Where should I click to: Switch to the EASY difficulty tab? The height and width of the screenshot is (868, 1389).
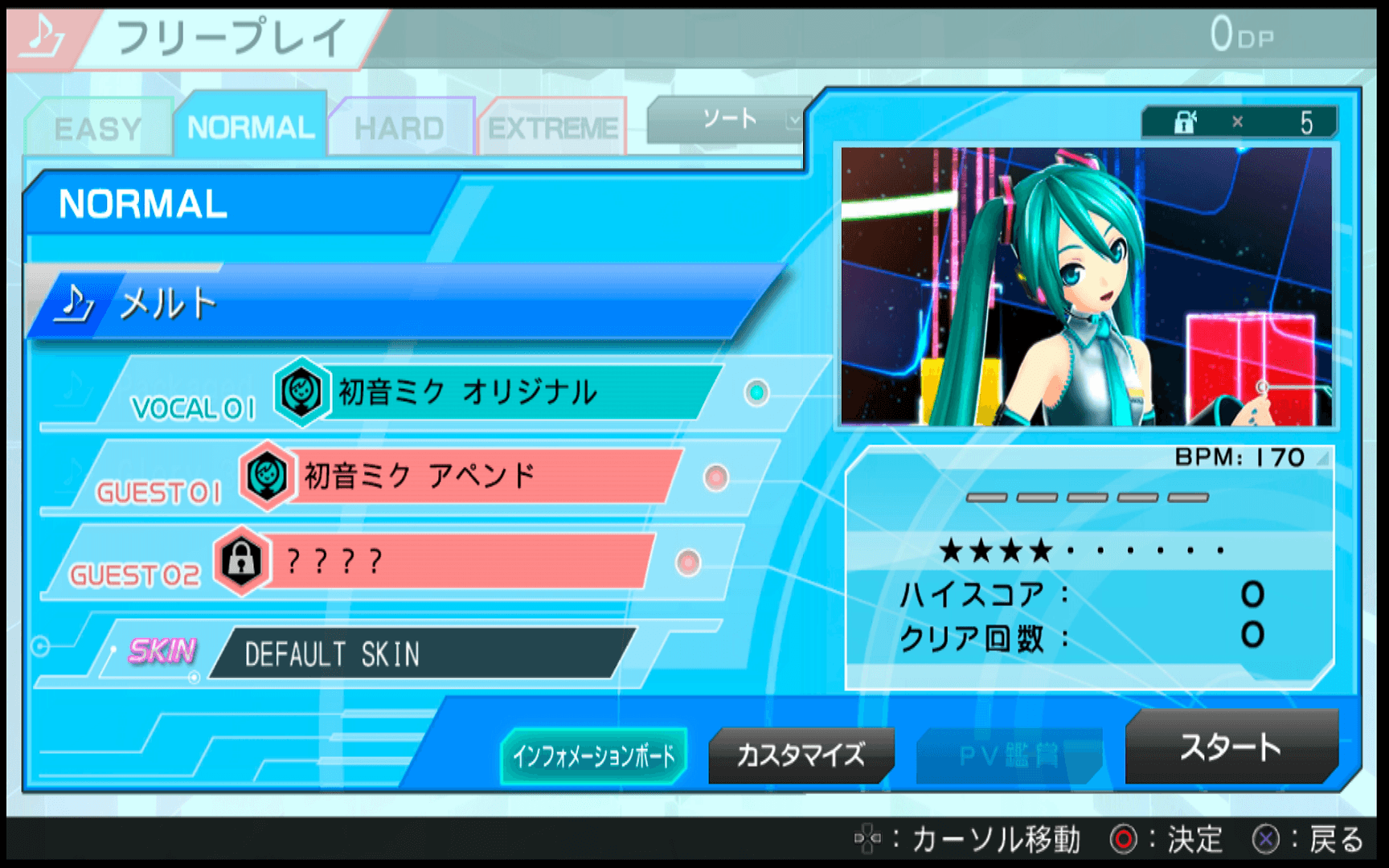tap(98, 129)
